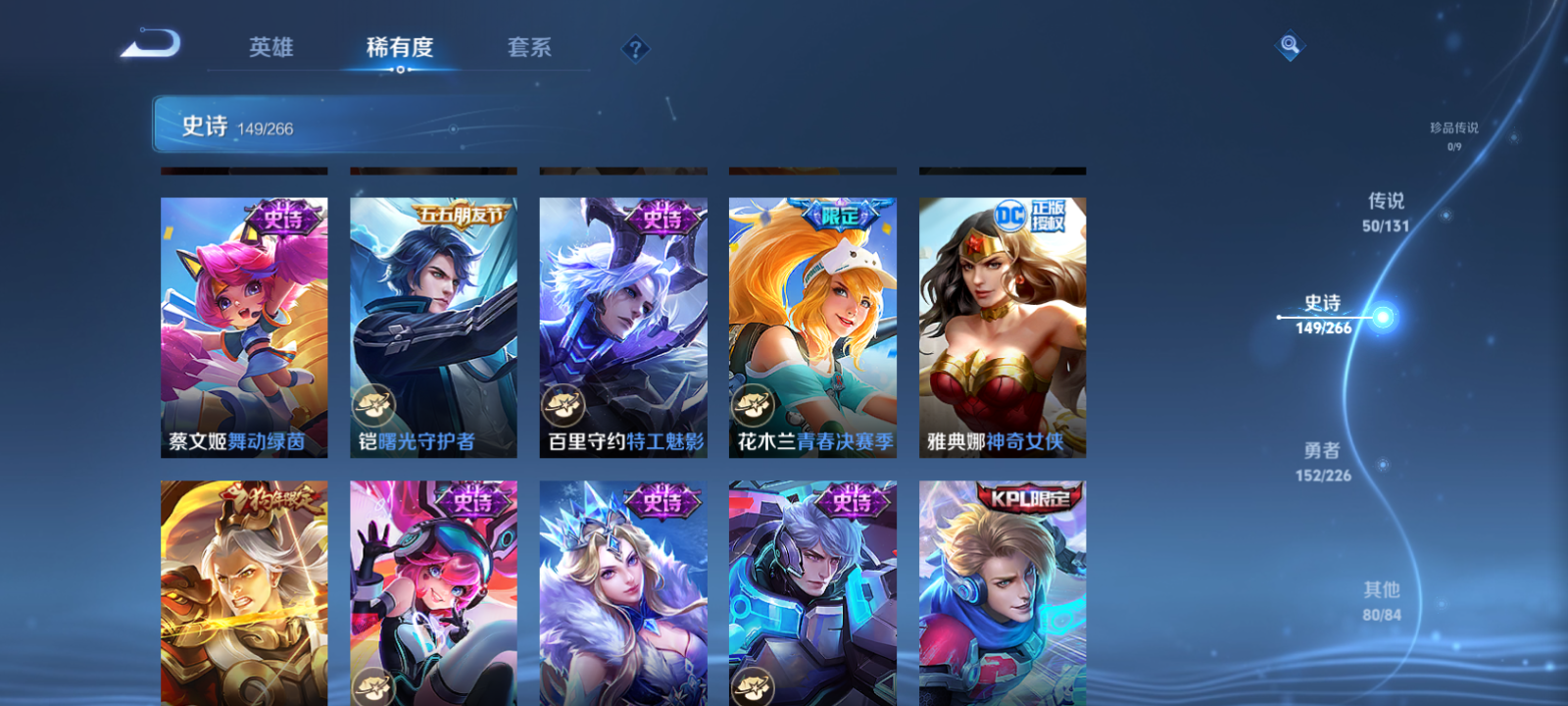The image size is (1568, 706).
Task: Click the search magnifier icon
Action: coord(1289,43)
